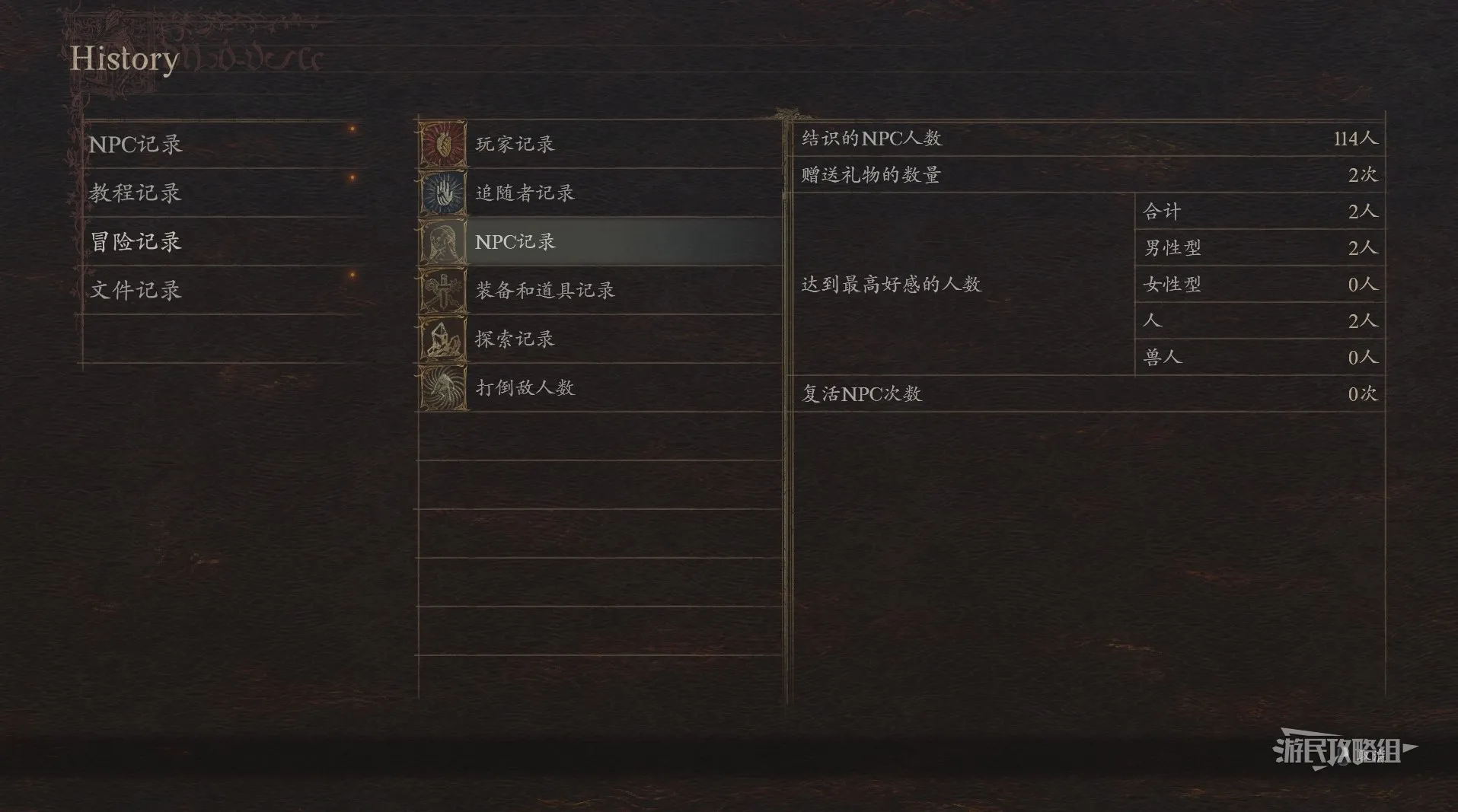Select the exploration icon beside 探索记录
This screenshot has height=812, width=1458.
point(442,339)
